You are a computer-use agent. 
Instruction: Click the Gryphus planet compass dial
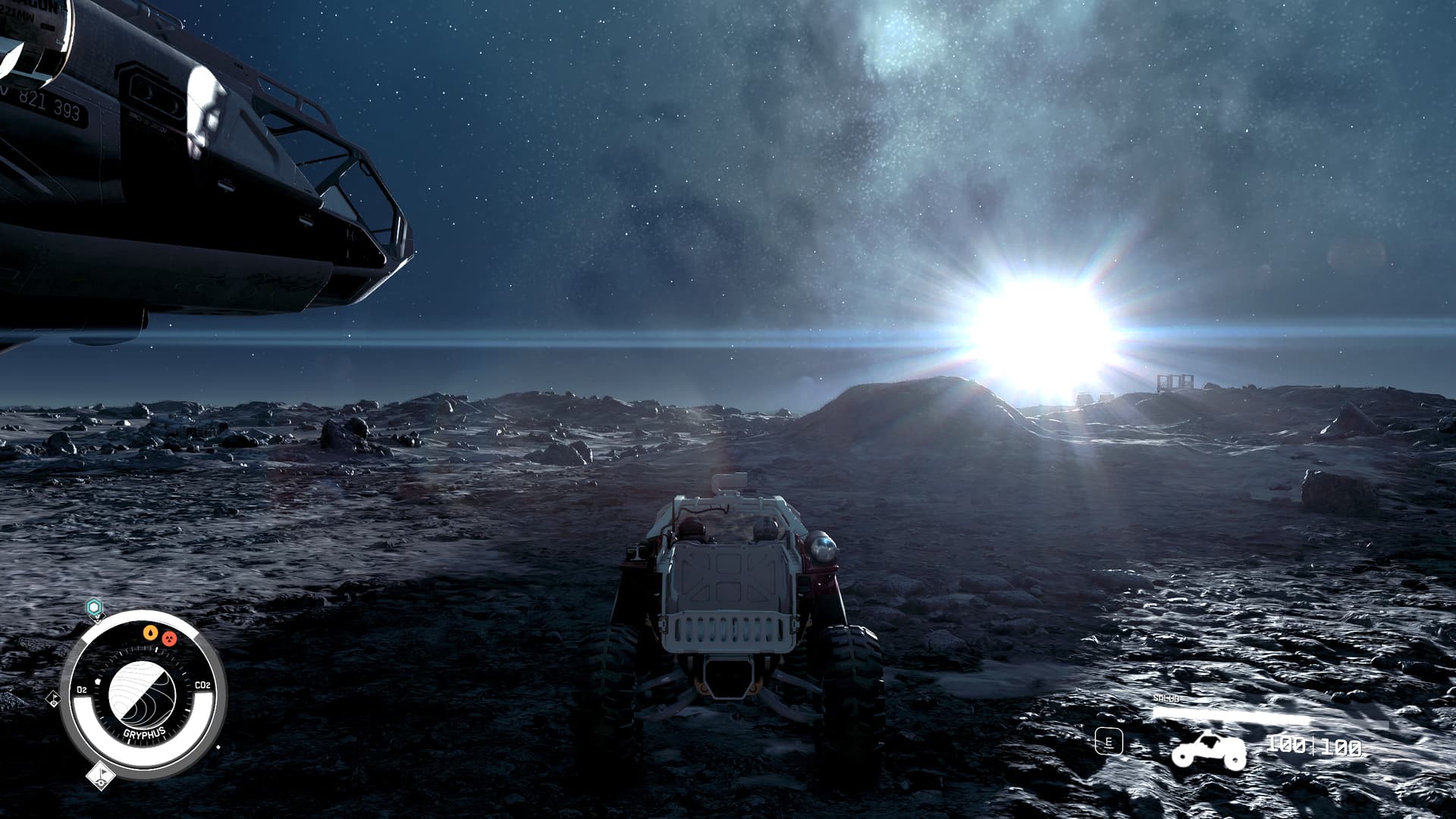pyautogui.click(x=143, y=695)
